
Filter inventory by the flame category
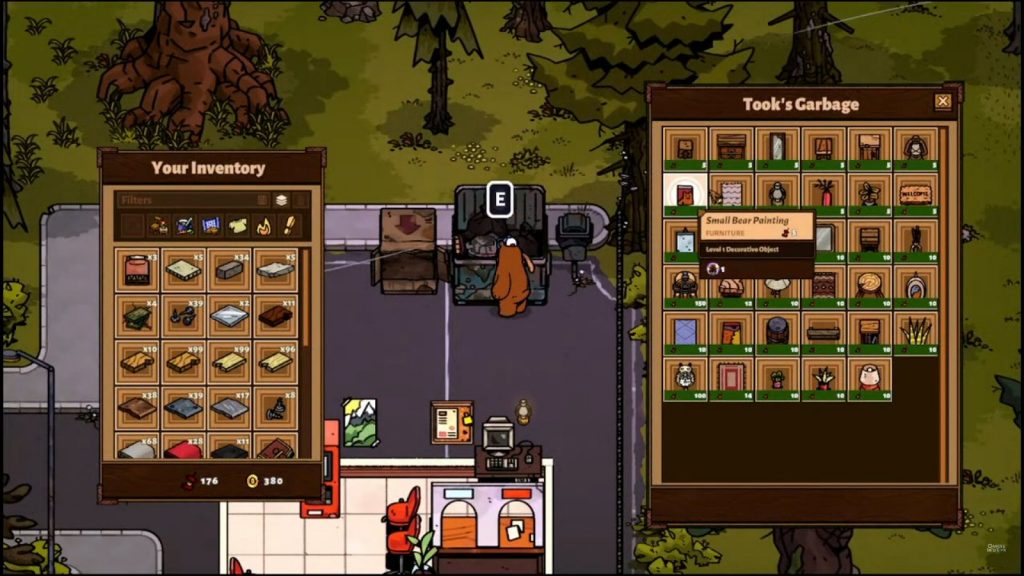(x=264, y=226)
